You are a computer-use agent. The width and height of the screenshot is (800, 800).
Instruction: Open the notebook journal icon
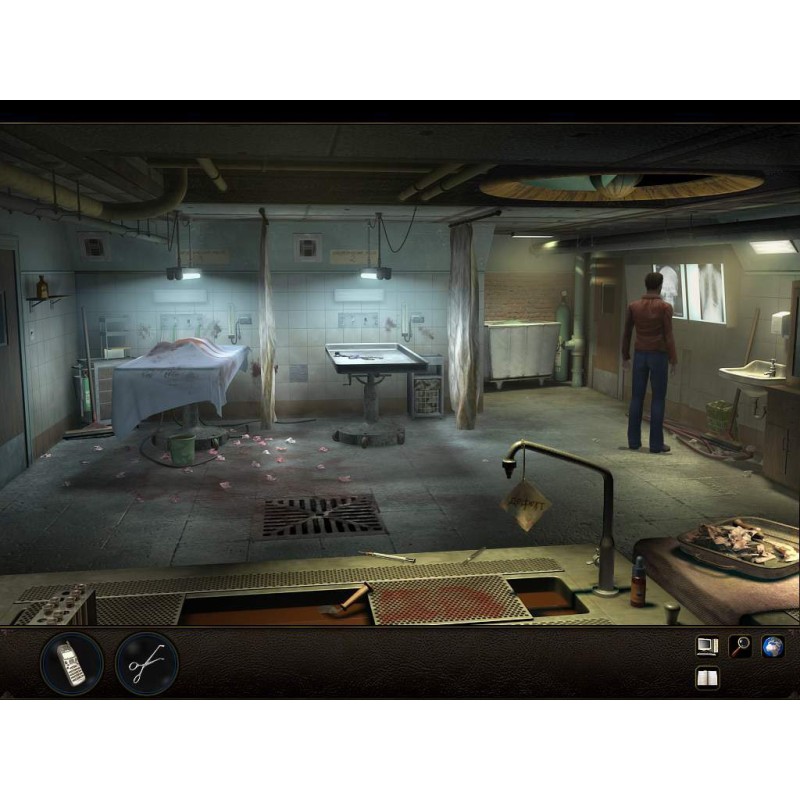[707, 679]
